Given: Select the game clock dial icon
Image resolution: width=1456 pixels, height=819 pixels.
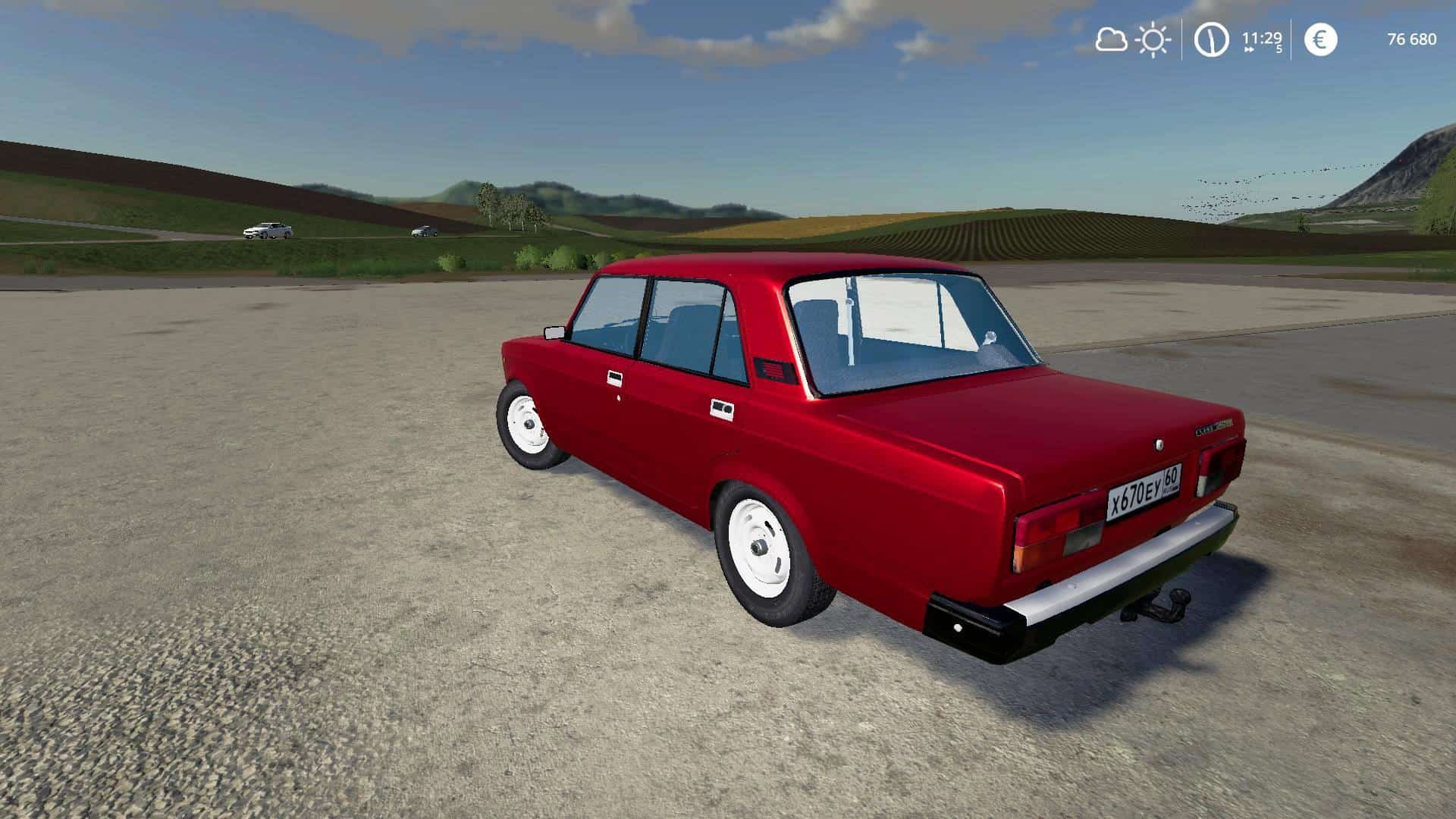Looking at the screenshot, I should [1211, 39].
